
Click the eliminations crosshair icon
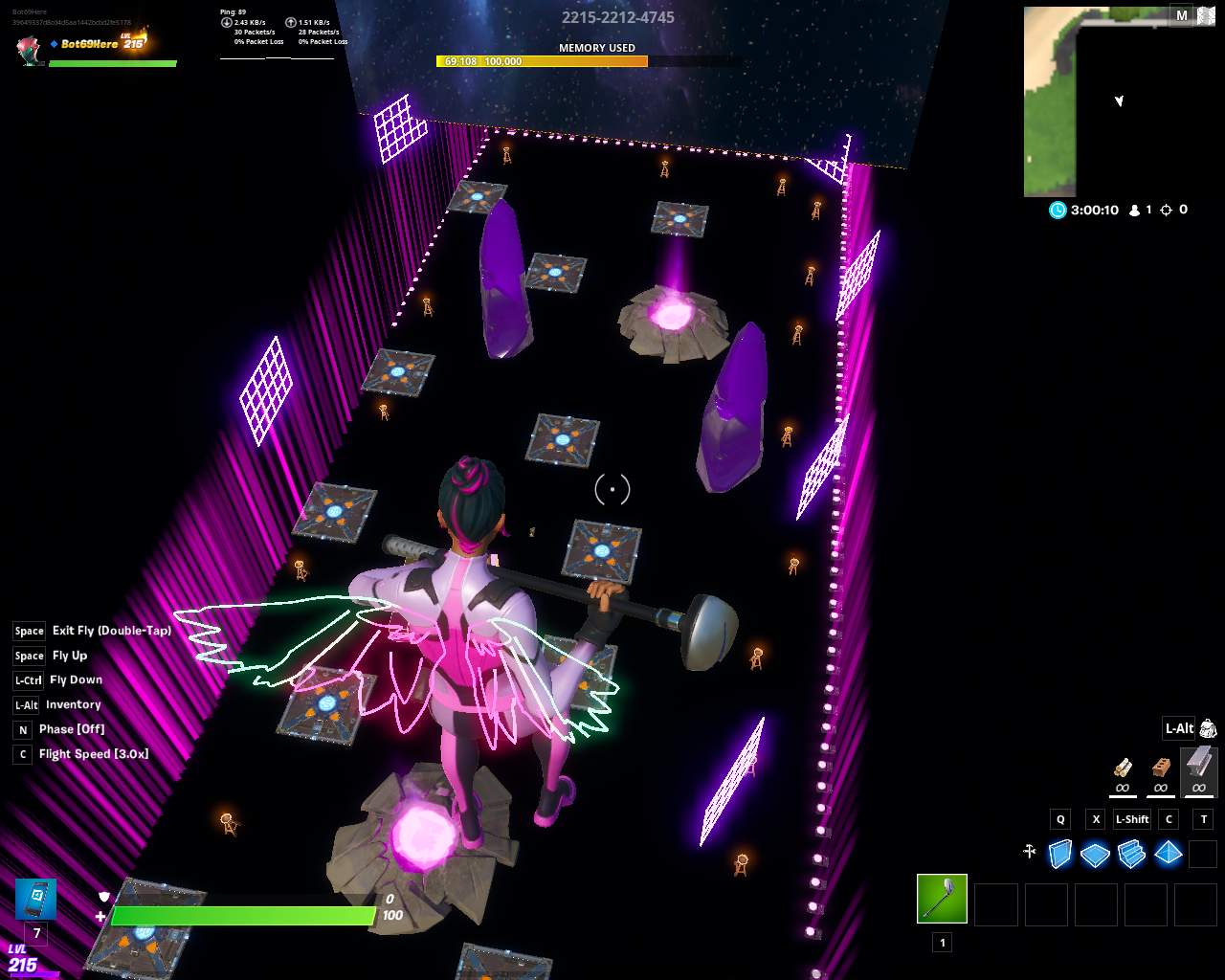[1168, 210]
